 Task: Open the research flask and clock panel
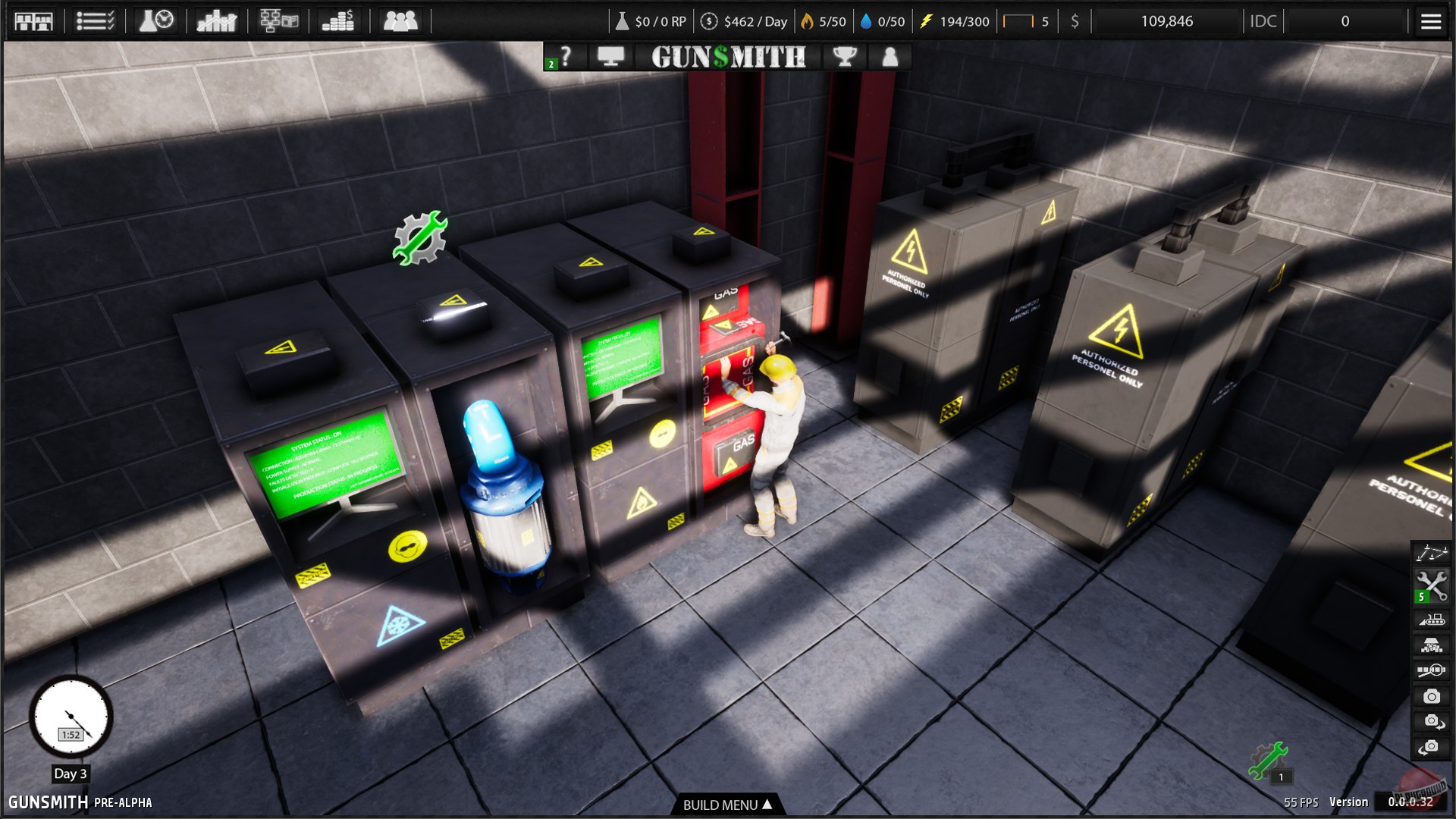155,20
